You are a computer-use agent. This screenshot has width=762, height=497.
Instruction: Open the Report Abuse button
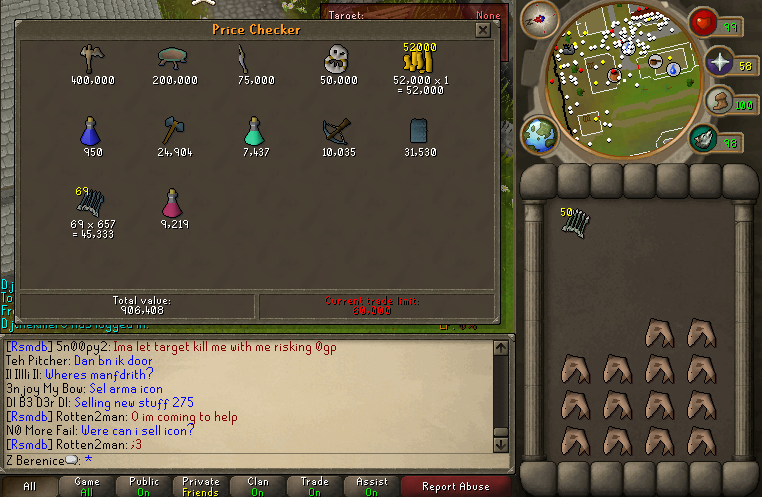click(x=455, y=486)
